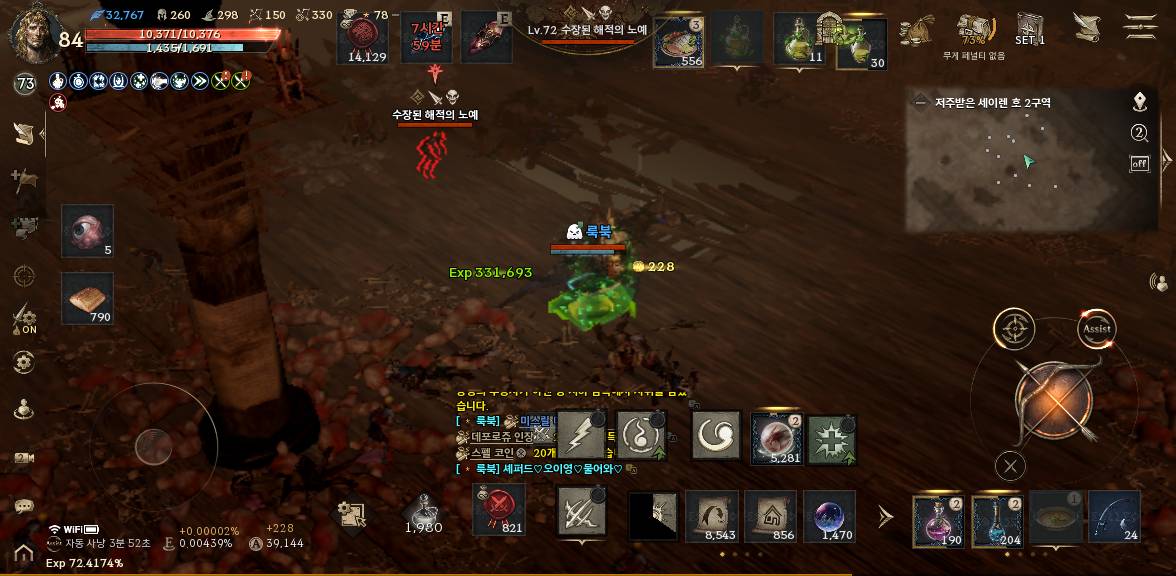The height and width of the screenshot is (576, 1176).
Task: Use the blue potion in the quickslot
Action: click(997, 519)
